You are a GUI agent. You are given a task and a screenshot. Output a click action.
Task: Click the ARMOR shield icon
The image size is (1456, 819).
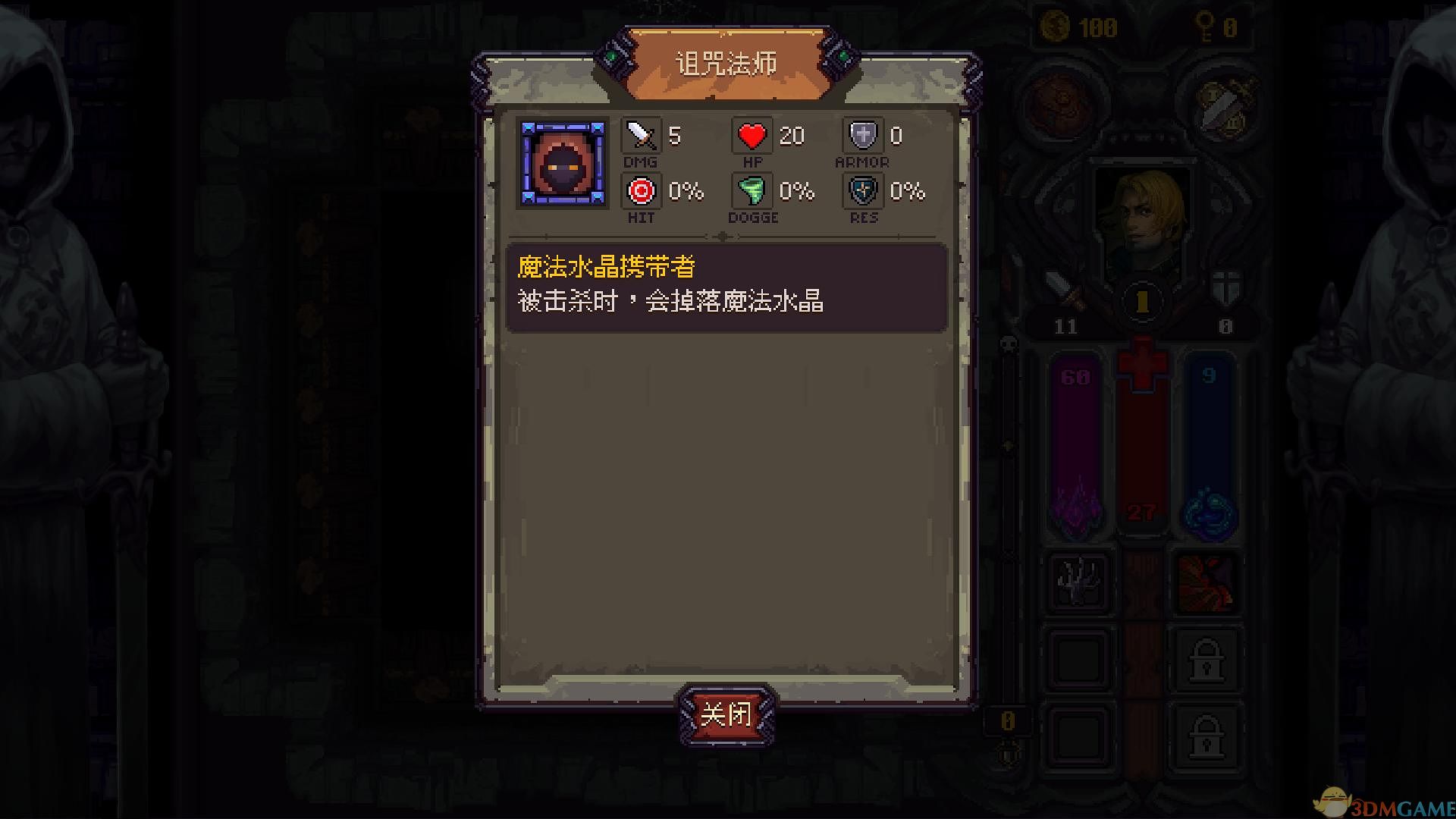(x=863, y=136)
